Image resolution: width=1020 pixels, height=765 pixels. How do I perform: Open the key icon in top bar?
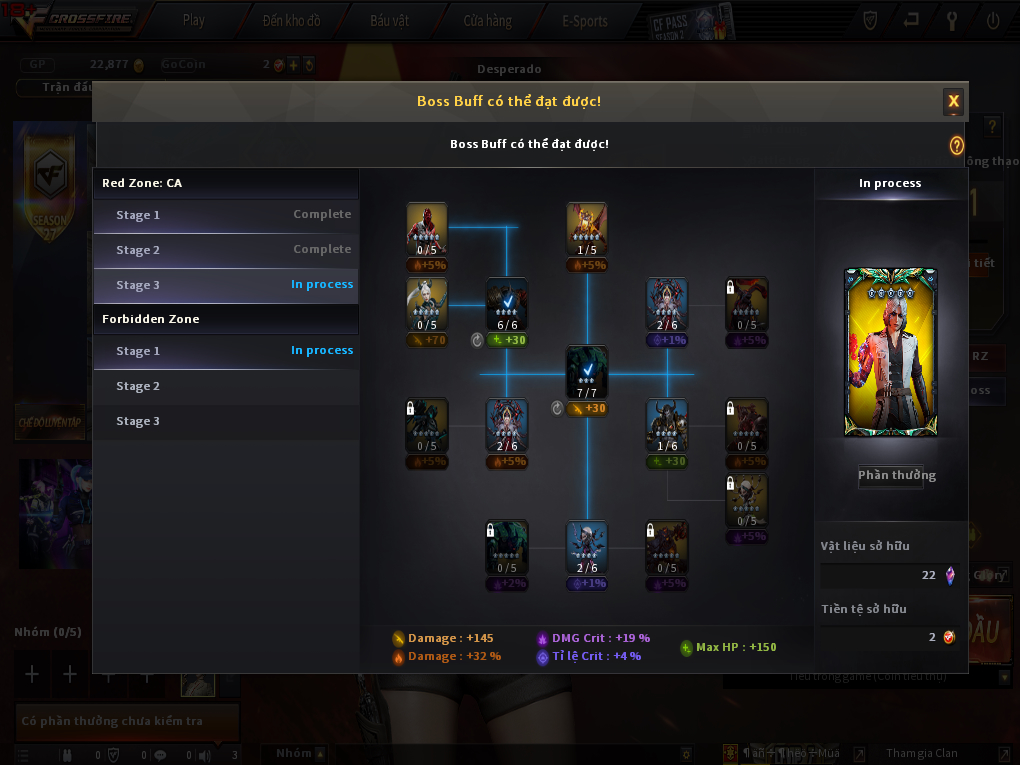[x=952, y=20]
